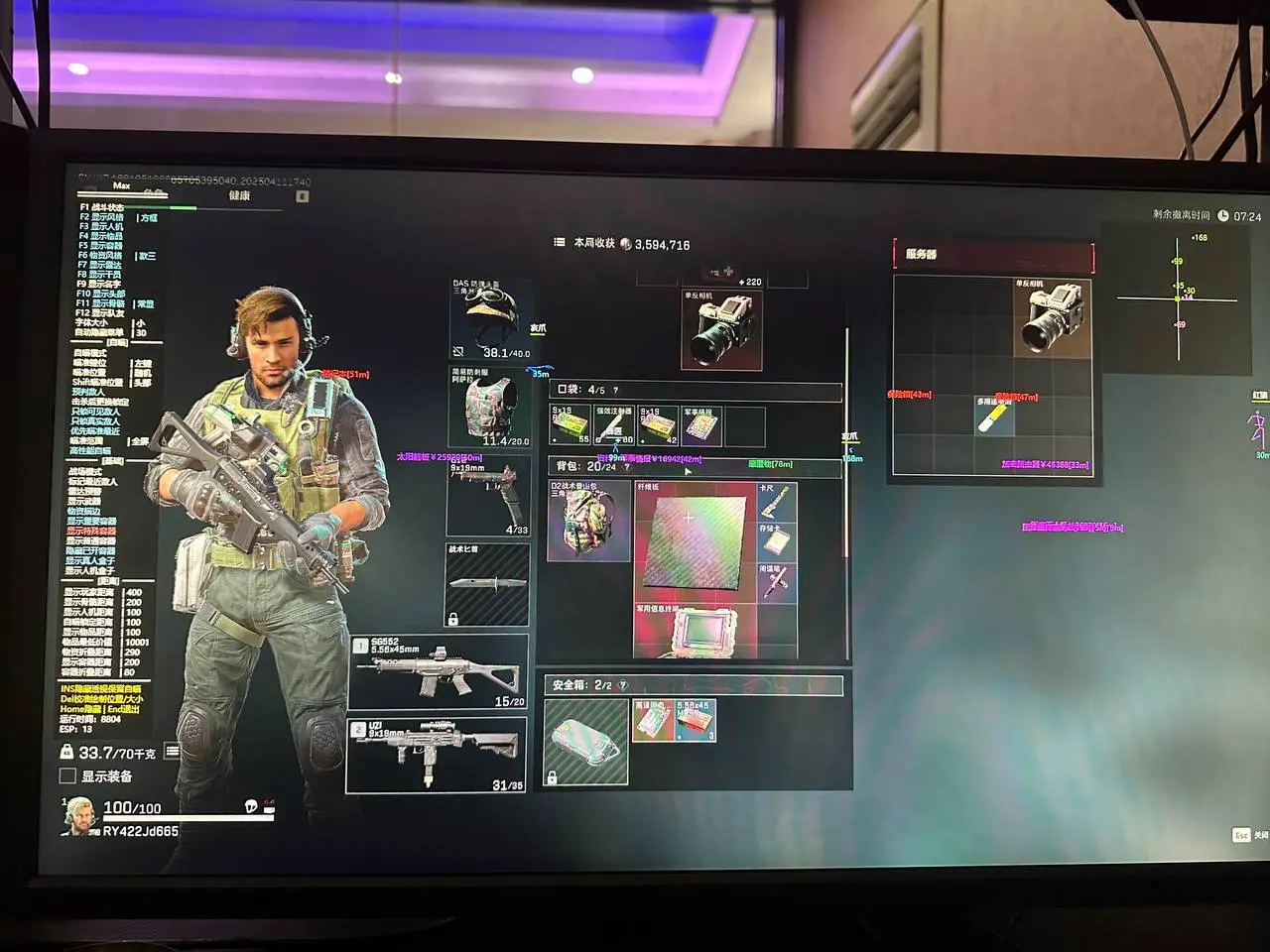Select the body armor vest slot
Viewport: 1270px width, 952px height.
point(490,408)
